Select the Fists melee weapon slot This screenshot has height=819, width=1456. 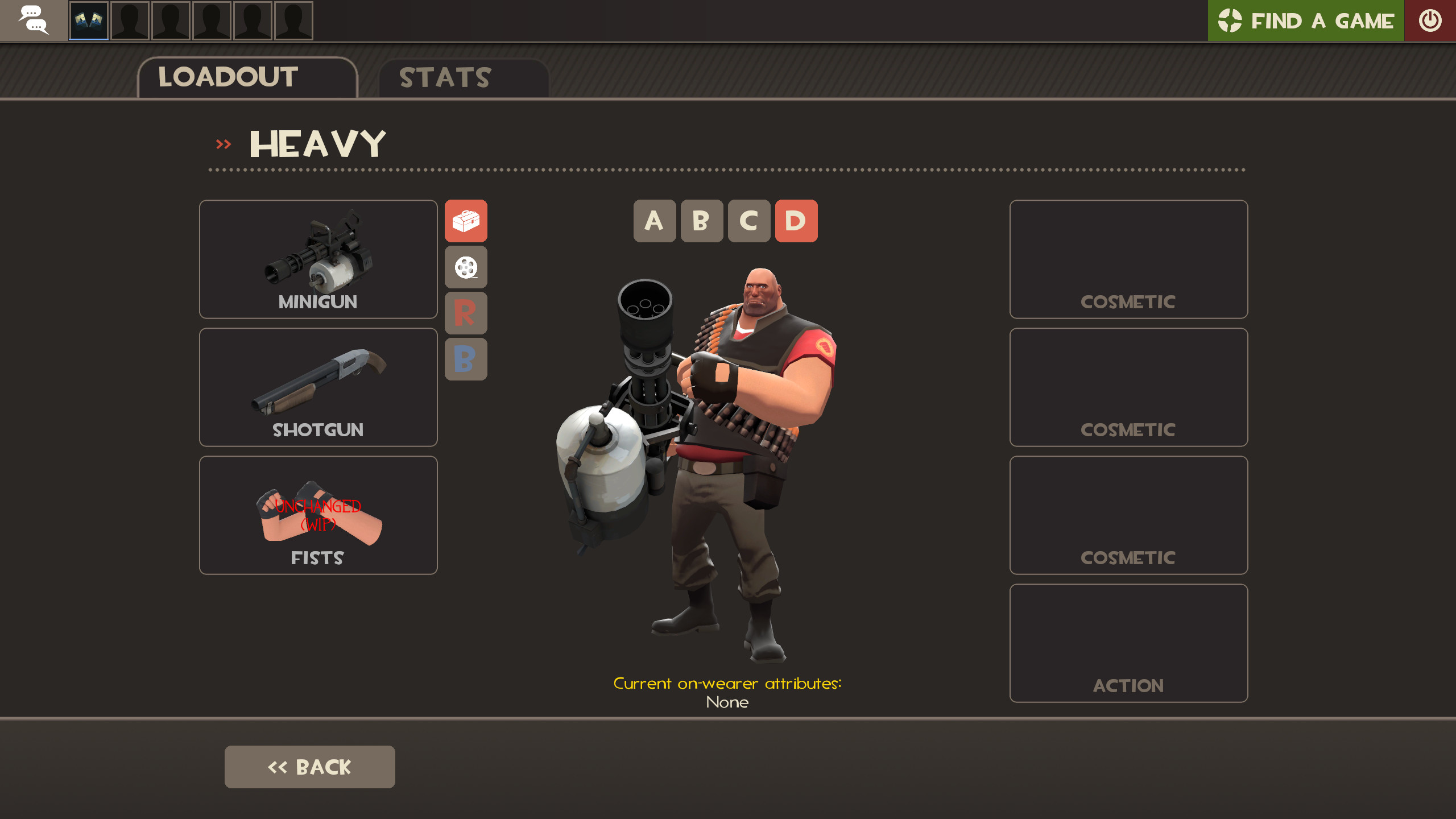(x=317, y=515)
